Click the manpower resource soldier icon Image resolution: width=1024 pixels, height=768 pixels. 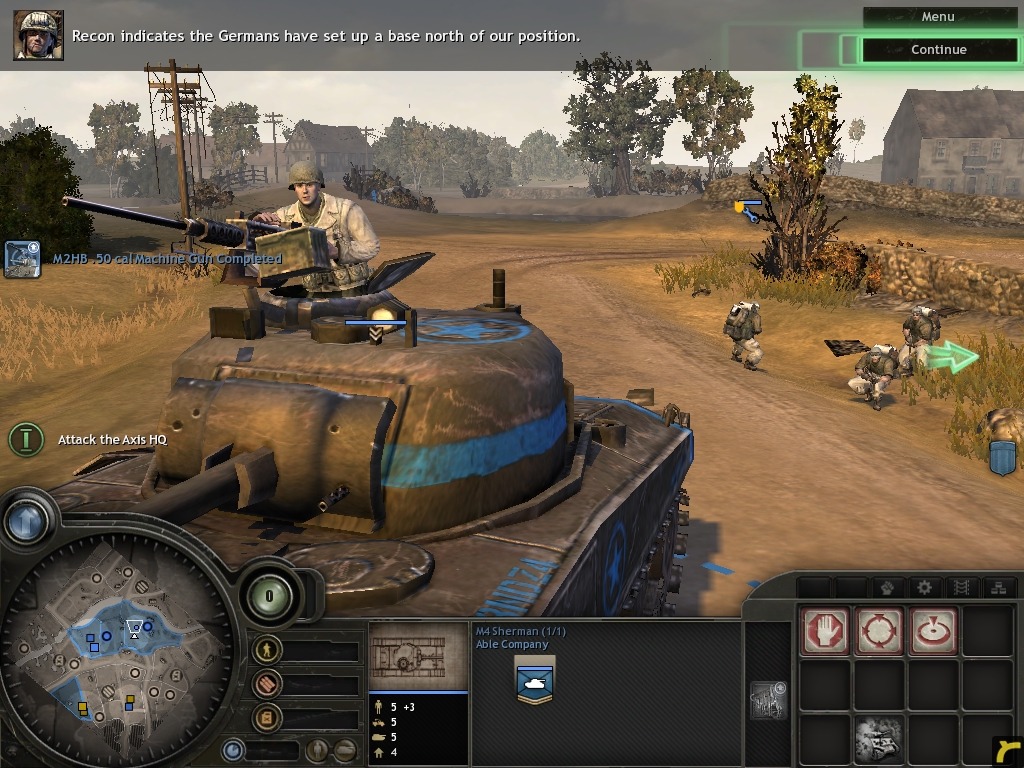pyautogui.click(x=267, y=650)
